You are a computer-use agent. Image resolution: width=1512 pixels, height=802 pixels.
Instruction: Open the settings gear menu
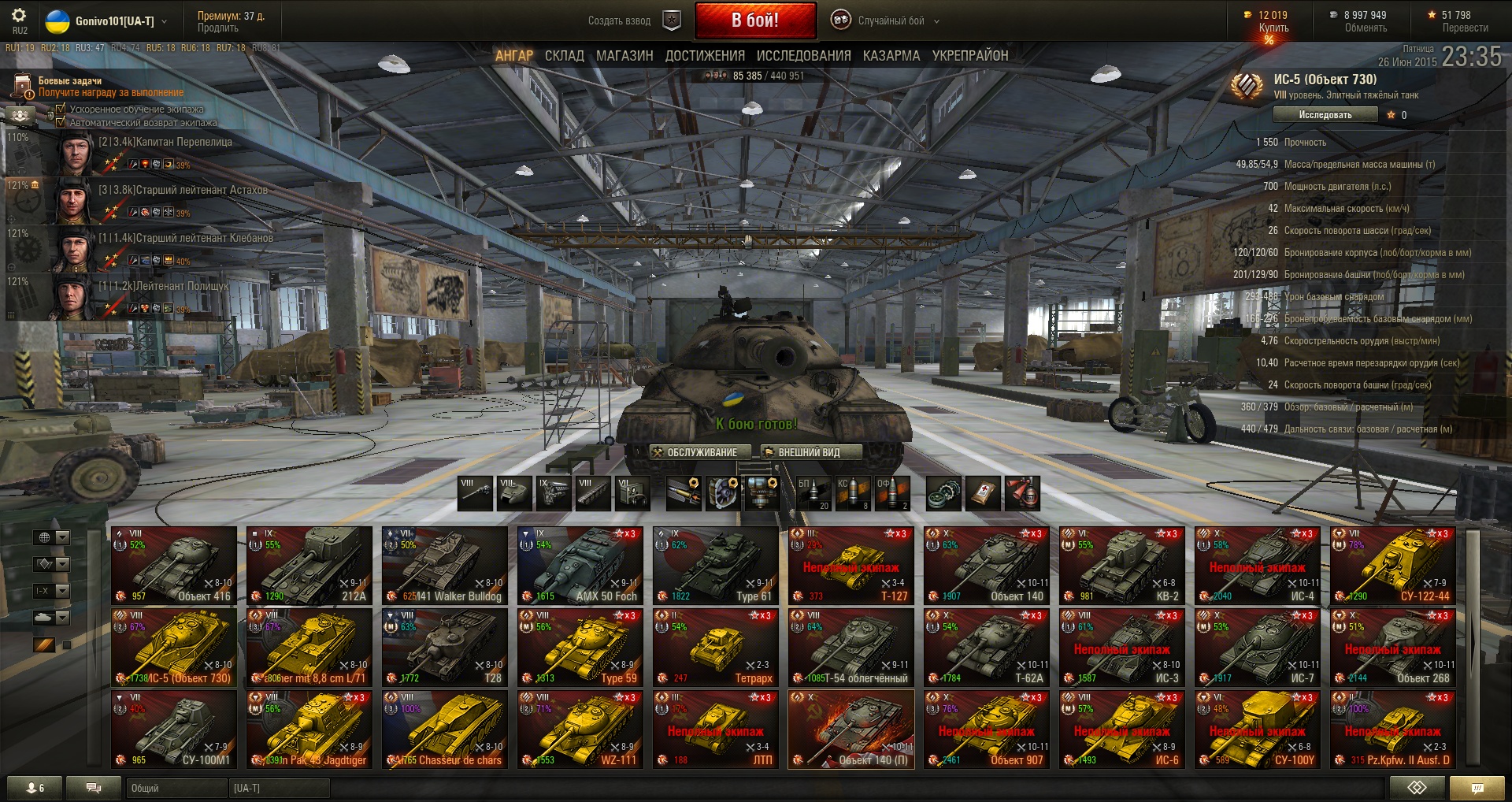tap(19, 16)
